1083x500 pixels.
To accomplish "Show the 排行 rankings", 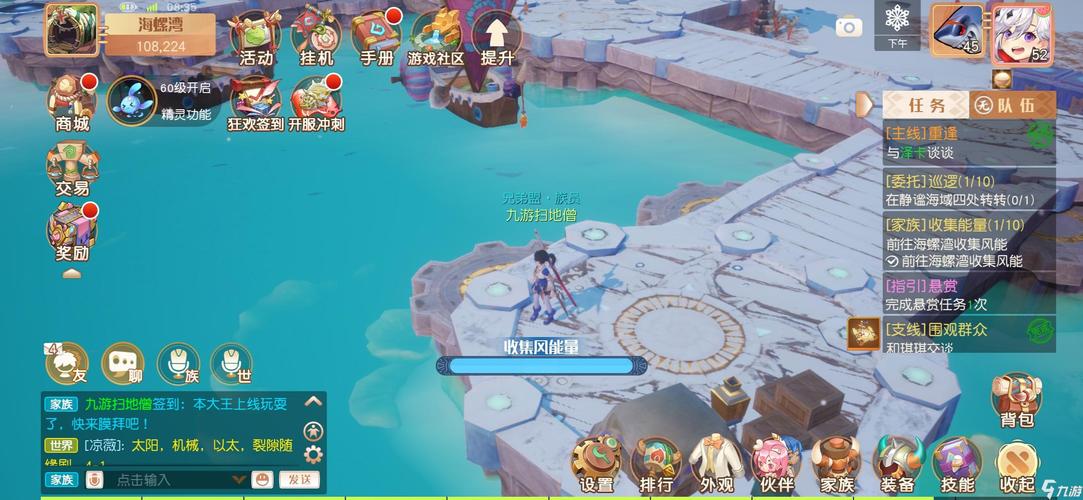I will (x=657, y=465).
